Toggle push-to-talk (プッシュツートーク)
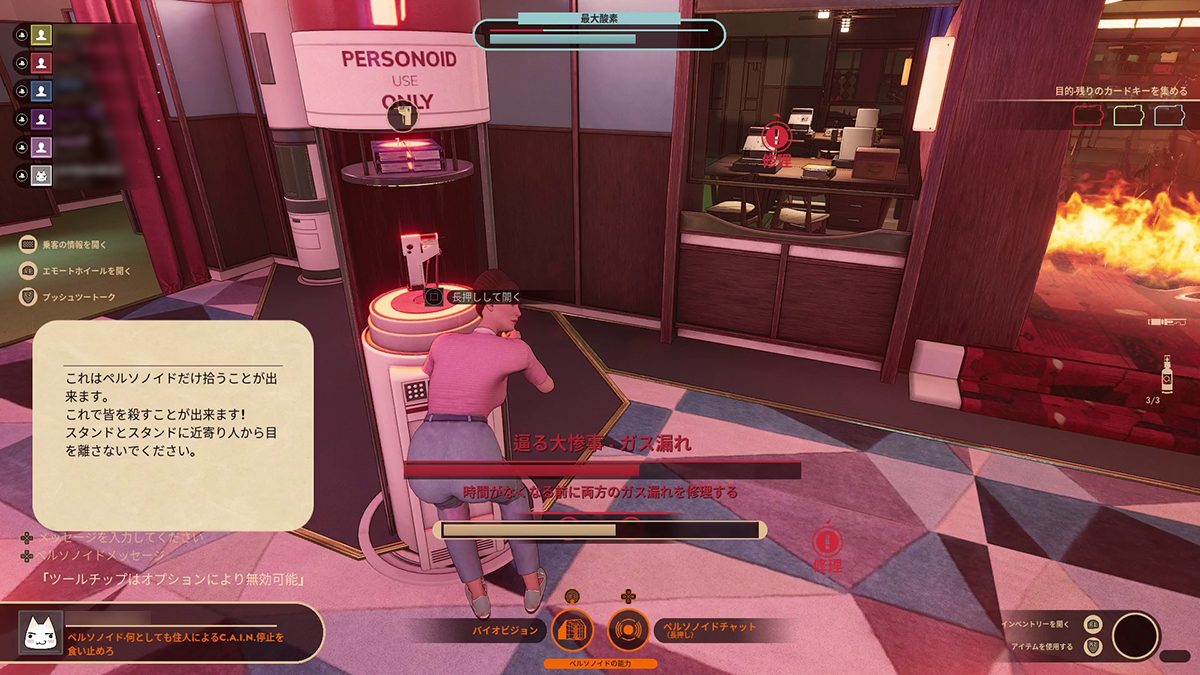Viewport: 1200px width, 675px height. pos(28,297)
